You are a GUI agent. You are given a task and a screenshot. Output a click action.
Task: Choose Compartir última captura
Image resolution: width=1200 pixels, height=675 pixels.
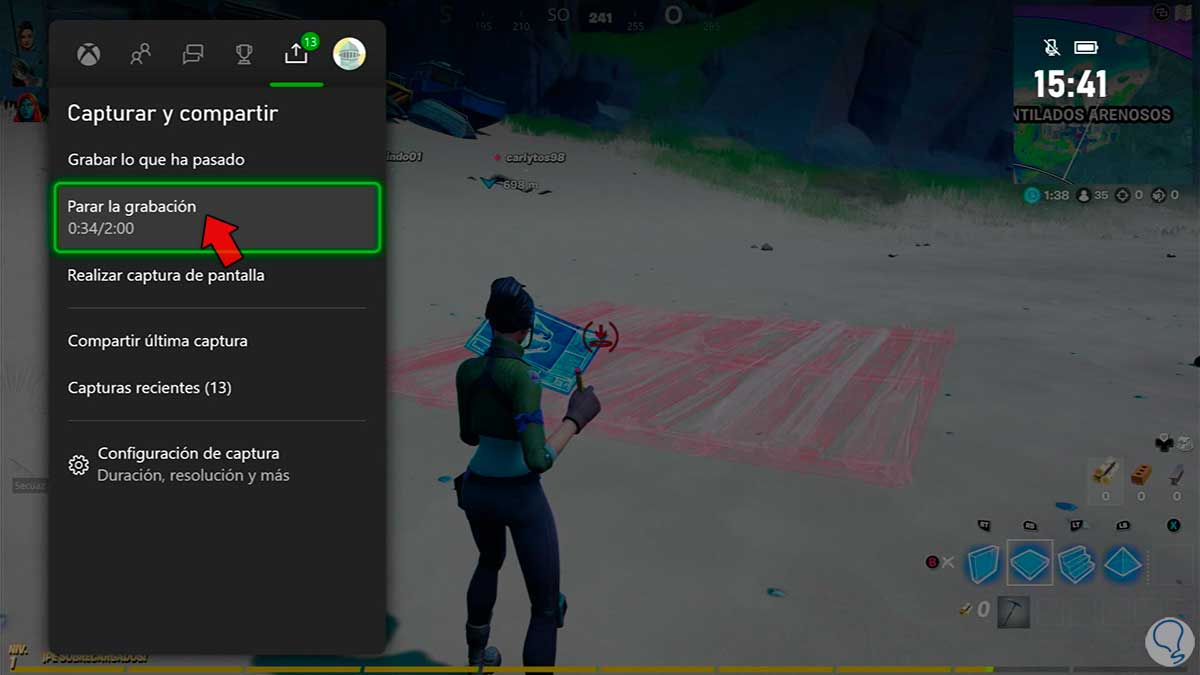point(158,341)
